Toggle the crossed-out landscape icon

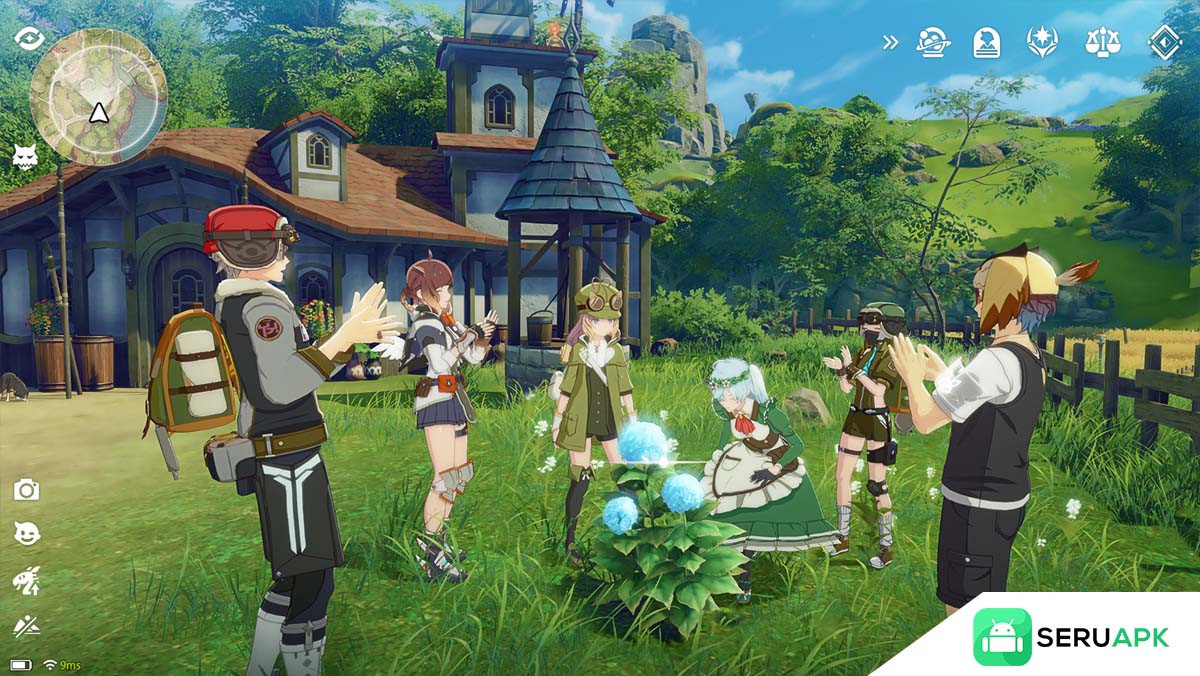tap(26, 626)
